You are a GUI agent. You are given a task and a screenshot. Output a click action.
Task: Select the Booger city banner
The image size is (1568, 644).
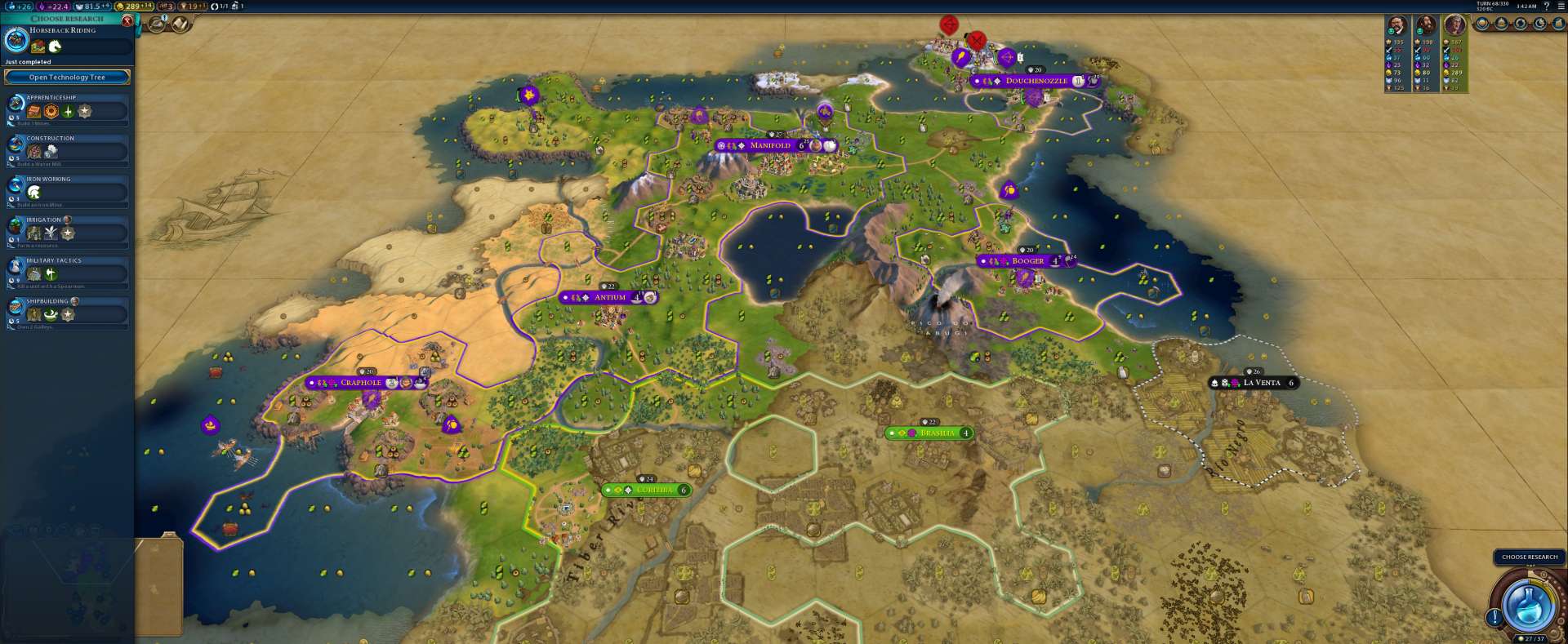[1027, 261]
